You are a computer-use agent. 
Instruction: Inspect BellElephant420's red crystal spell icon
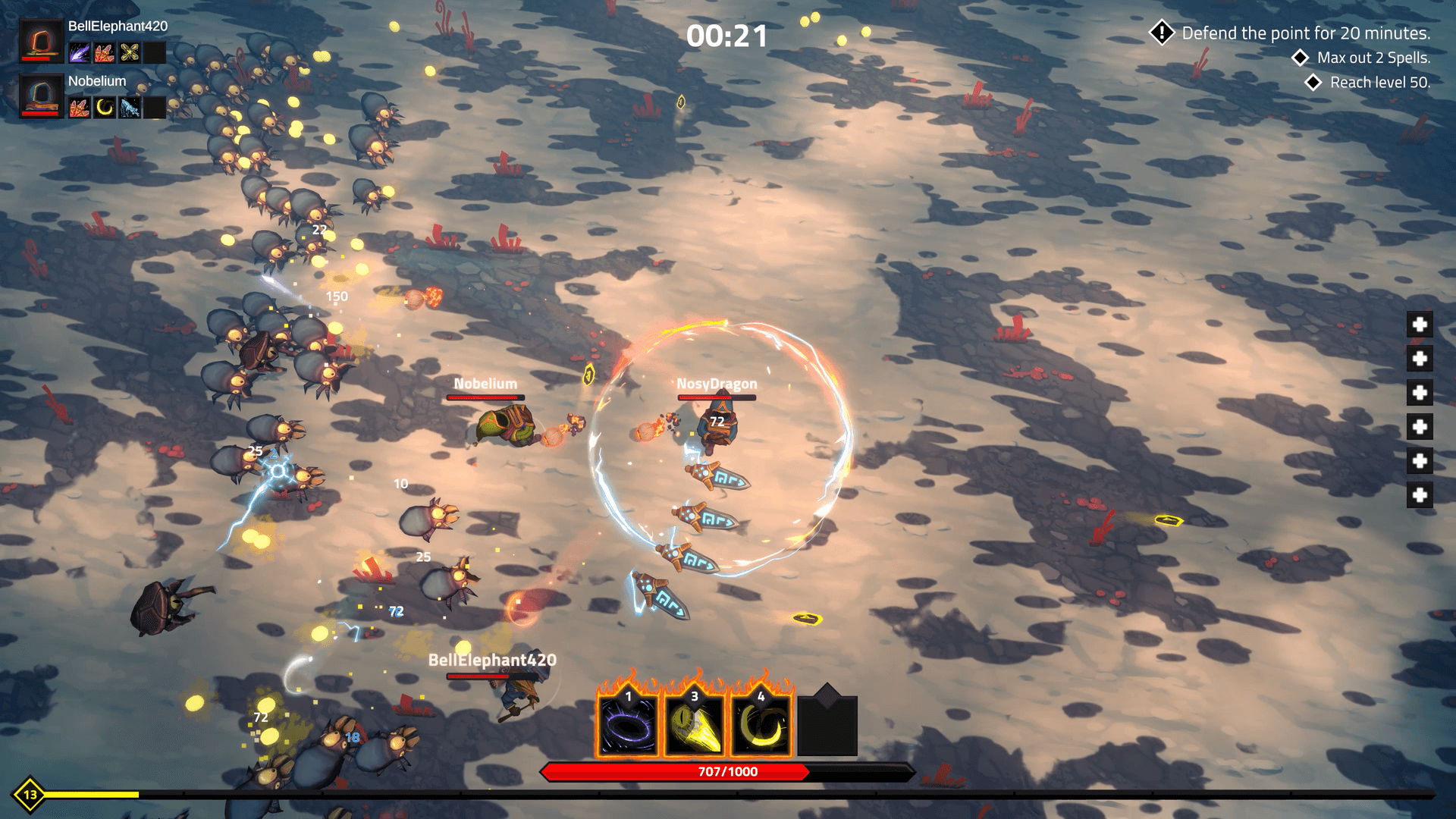click(105, 52)
